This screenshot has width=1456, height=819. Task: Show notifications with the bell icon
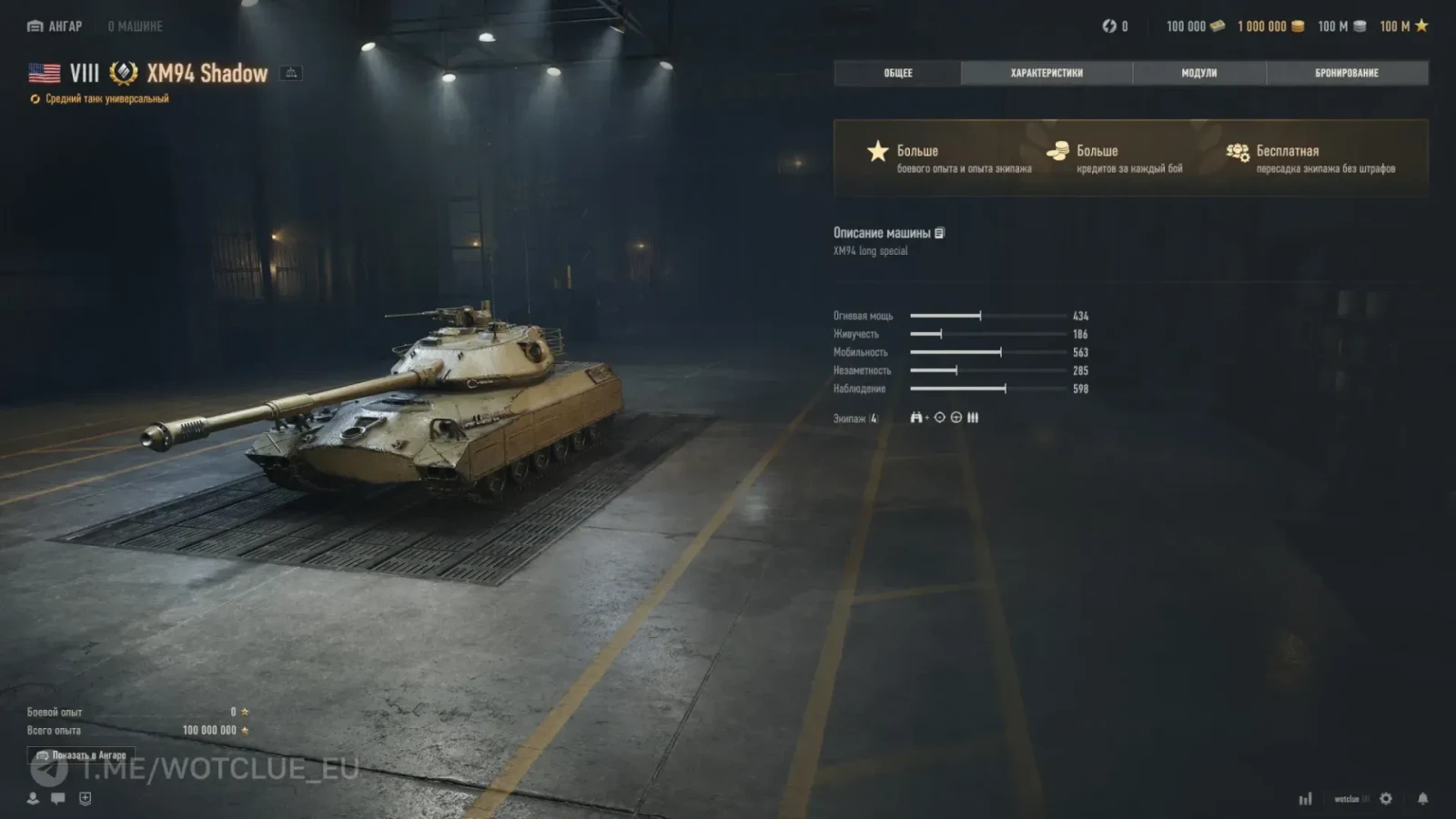1422,798
